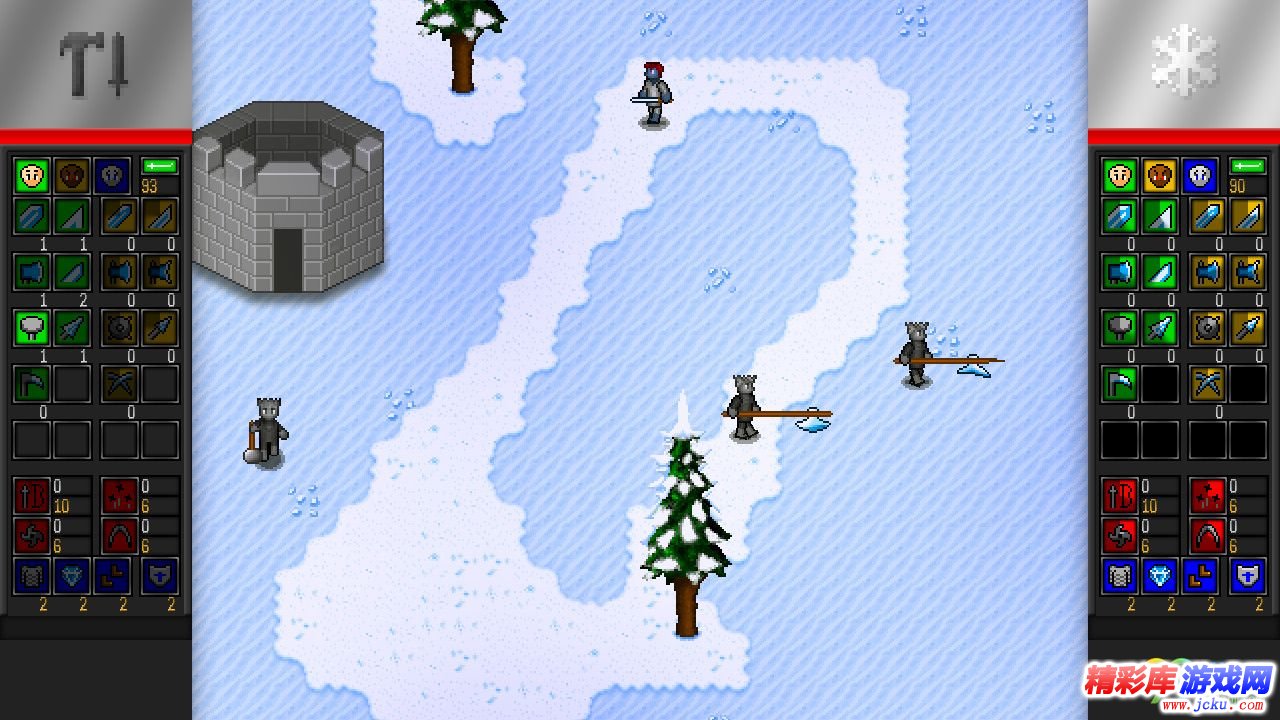Select the round shield icon in the hammer-and-sword panel
The image size is (1280, 720).
120,327
